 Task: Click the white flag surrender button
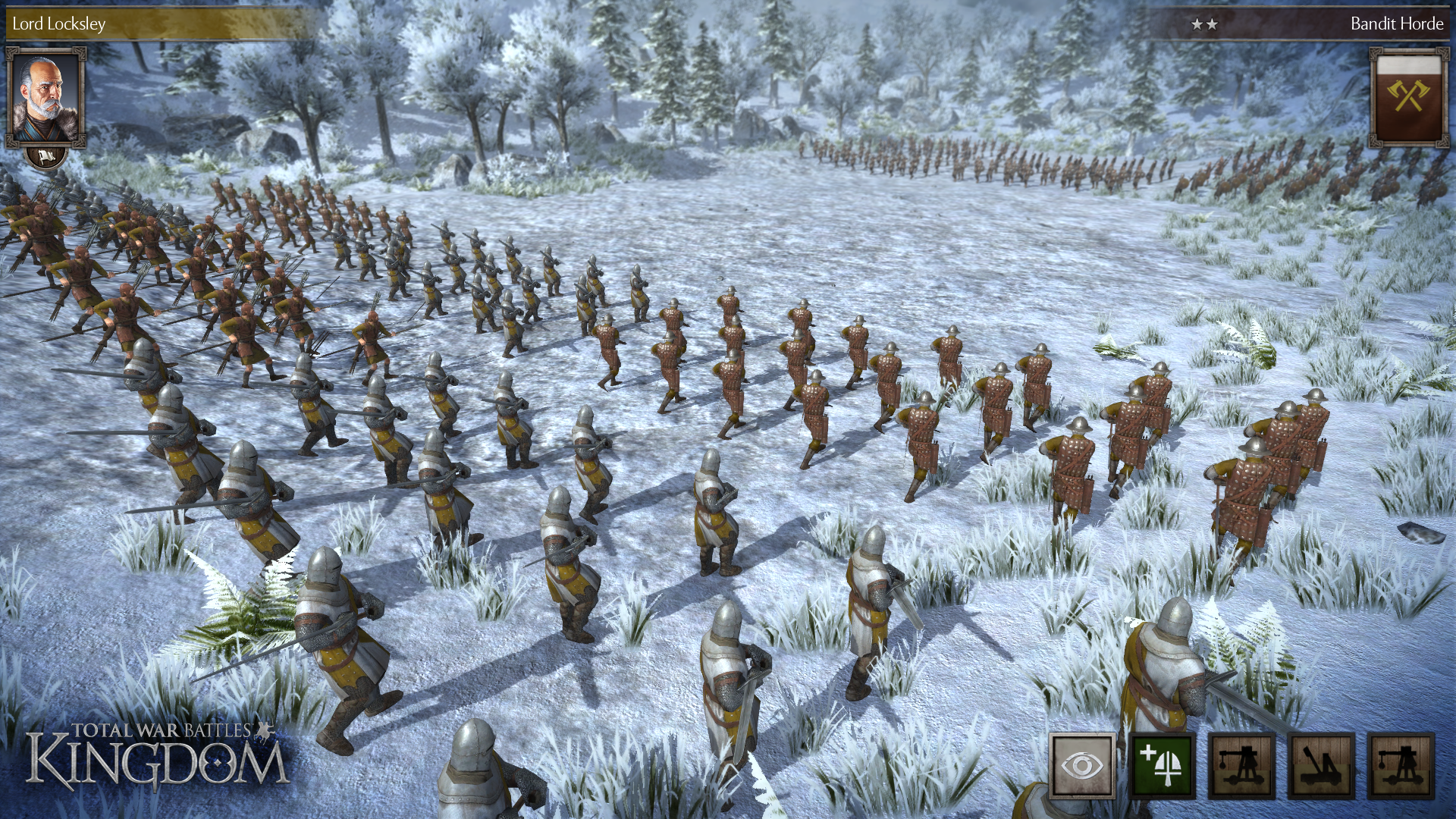pos(45,157)
